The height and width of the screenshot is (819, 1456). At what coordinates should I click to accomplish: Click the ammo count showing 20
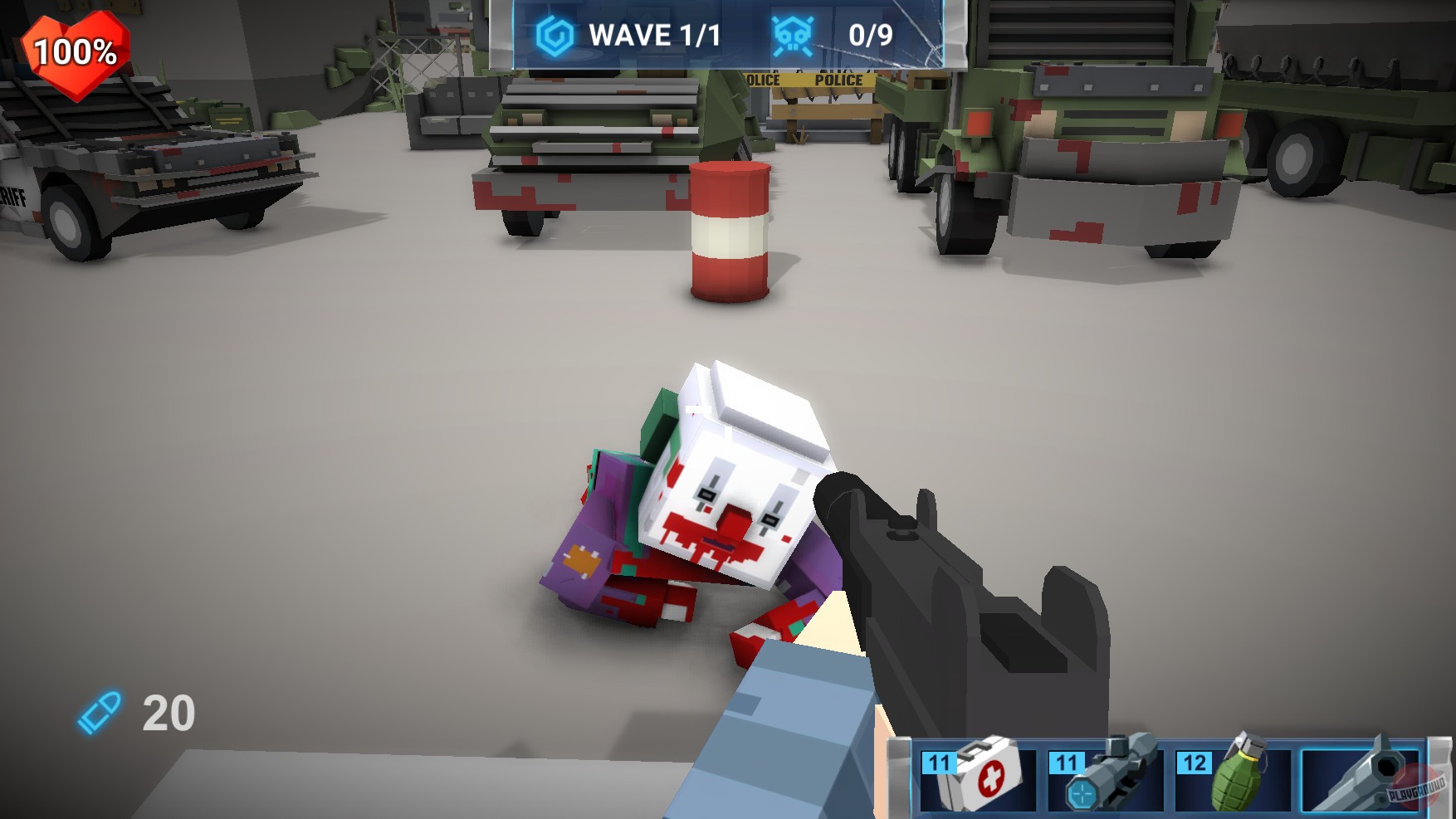point(167,711)
